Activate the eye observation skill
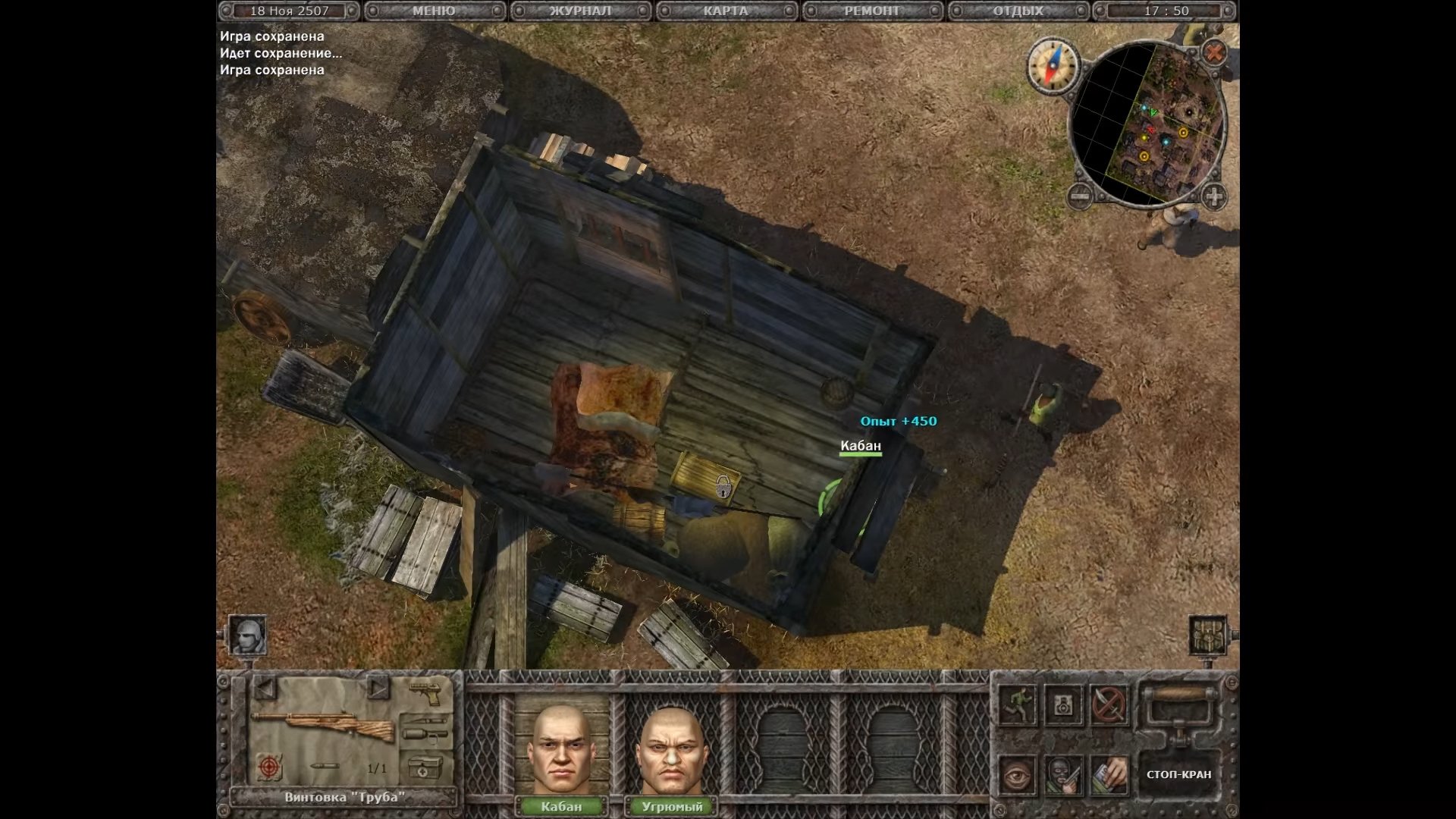This screenshot has width=1456, height=819. pyautogui.click(x=1017, y=774)
